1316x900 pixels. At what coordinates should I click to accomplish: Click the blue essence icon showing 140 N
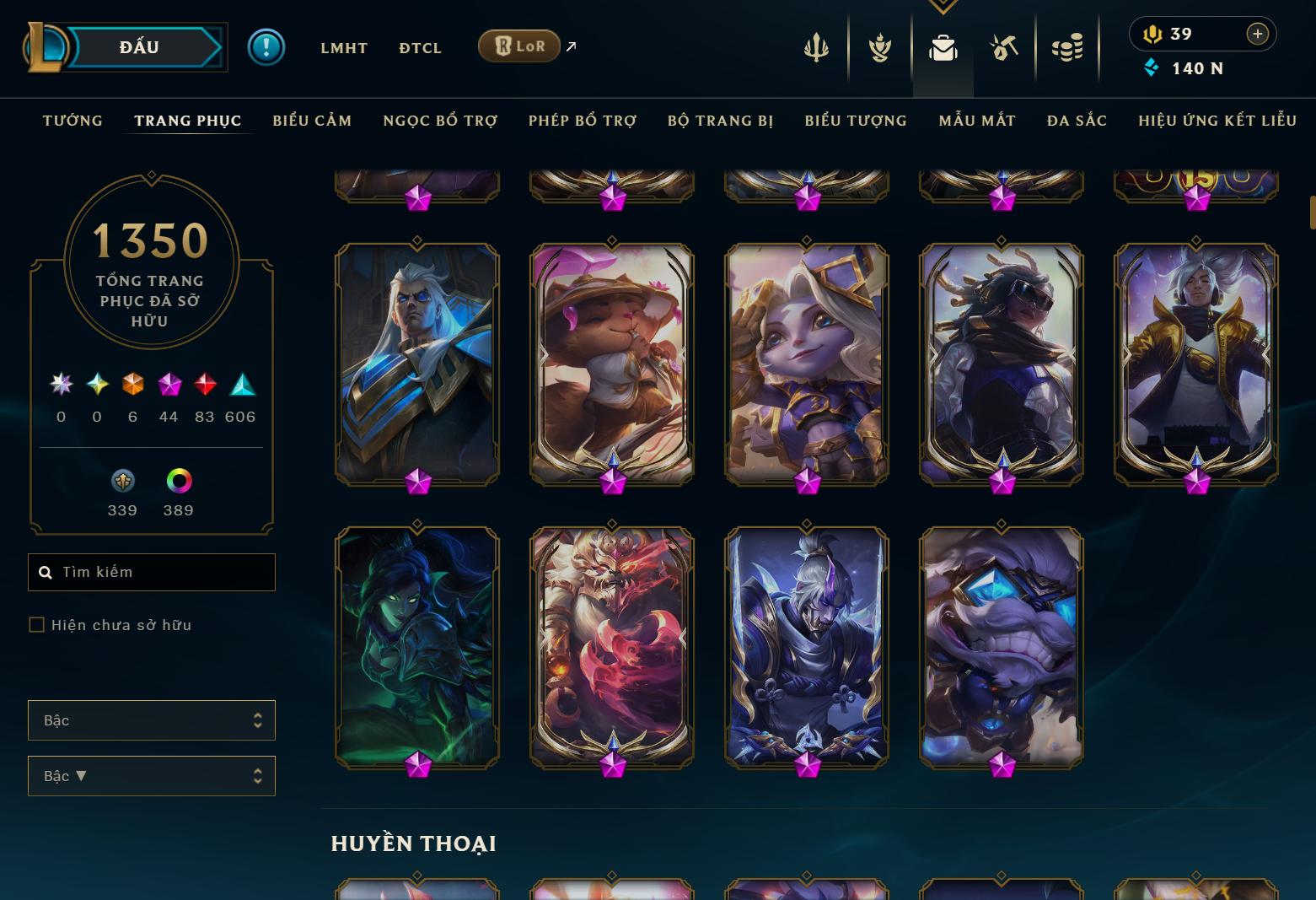pos(1153,68)
